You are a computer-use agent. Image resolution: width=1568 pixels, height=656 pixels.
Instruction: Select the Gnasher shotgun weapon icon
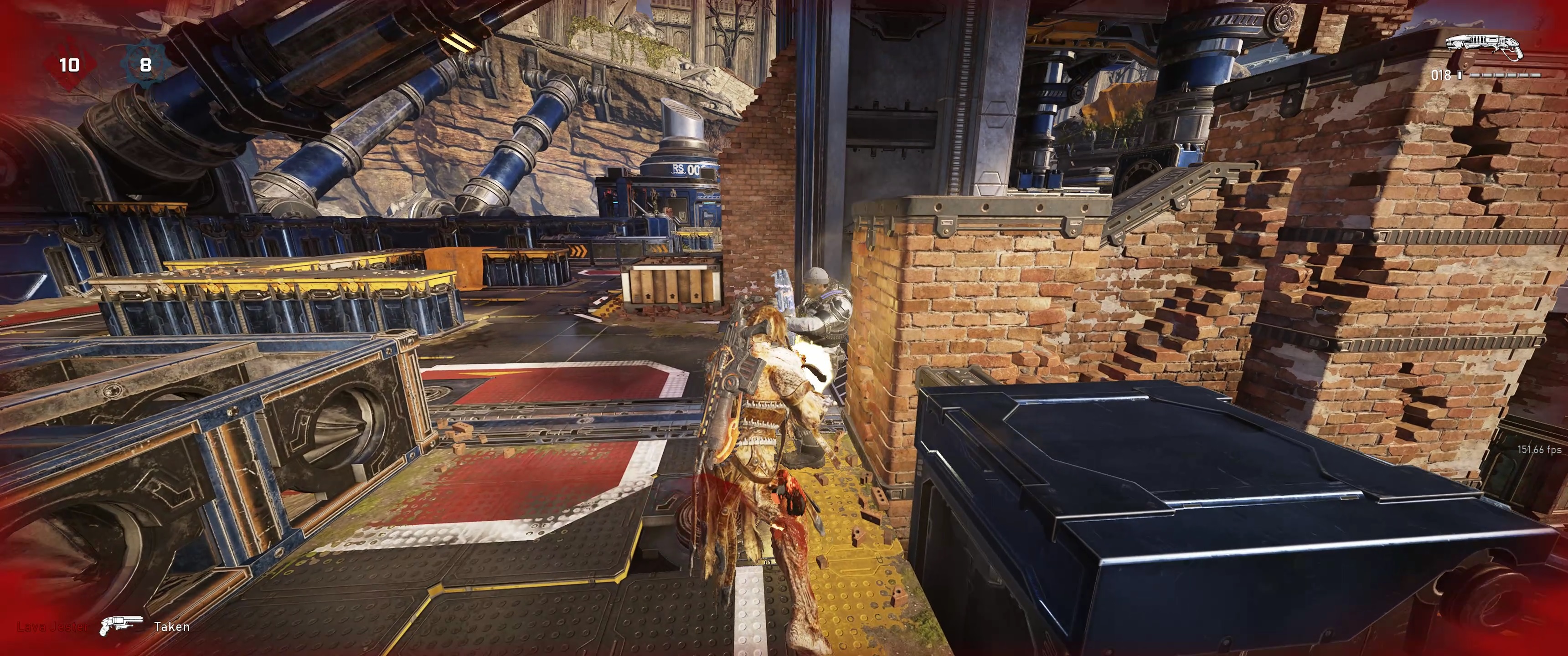pos(1482,47)
